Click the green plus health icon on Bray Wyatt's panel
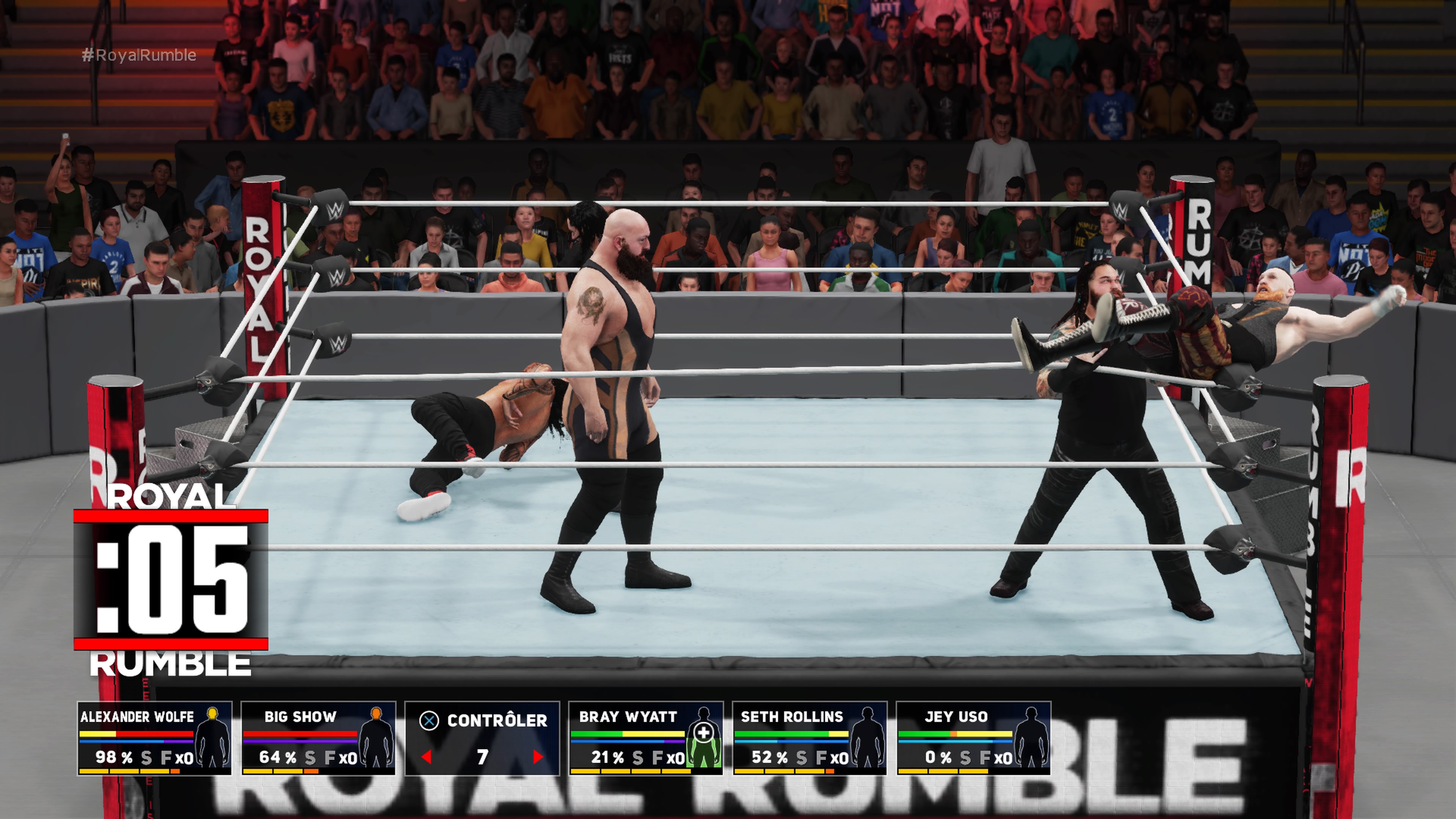The width and height of the screenshot is (1456, 819). point(704,733)
